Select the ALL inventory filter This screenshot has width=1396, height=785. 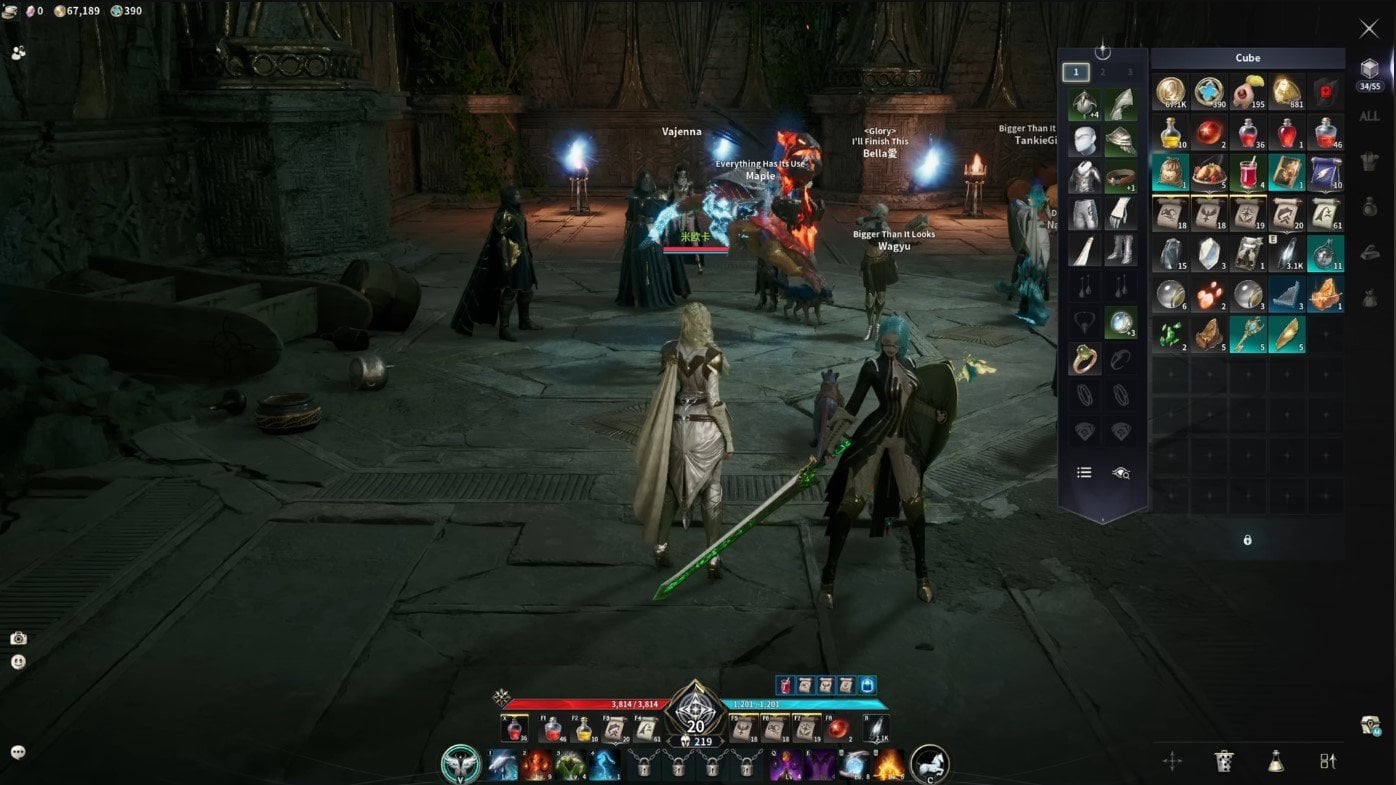tap(1369, 116)
